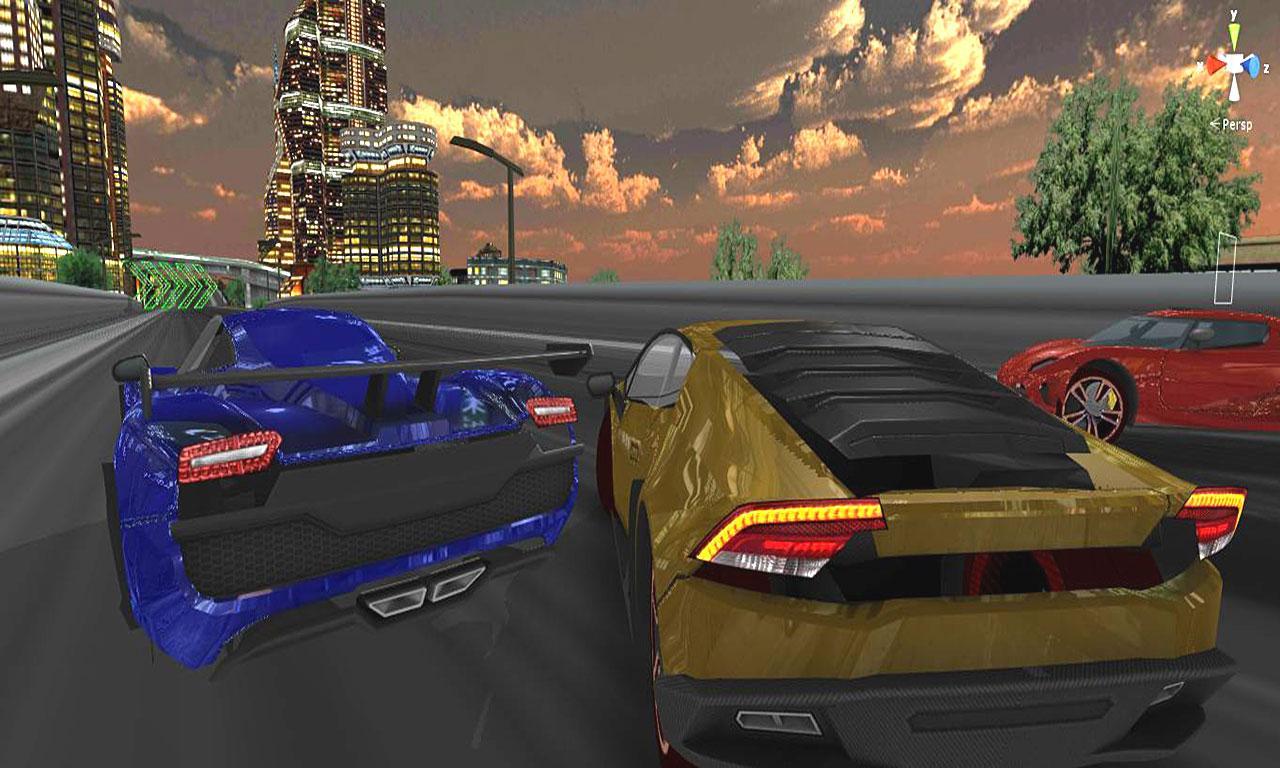Viewport: 1280px width, 768px height.
Task: Click the z label beside the blue axis
Action: 1267,67
